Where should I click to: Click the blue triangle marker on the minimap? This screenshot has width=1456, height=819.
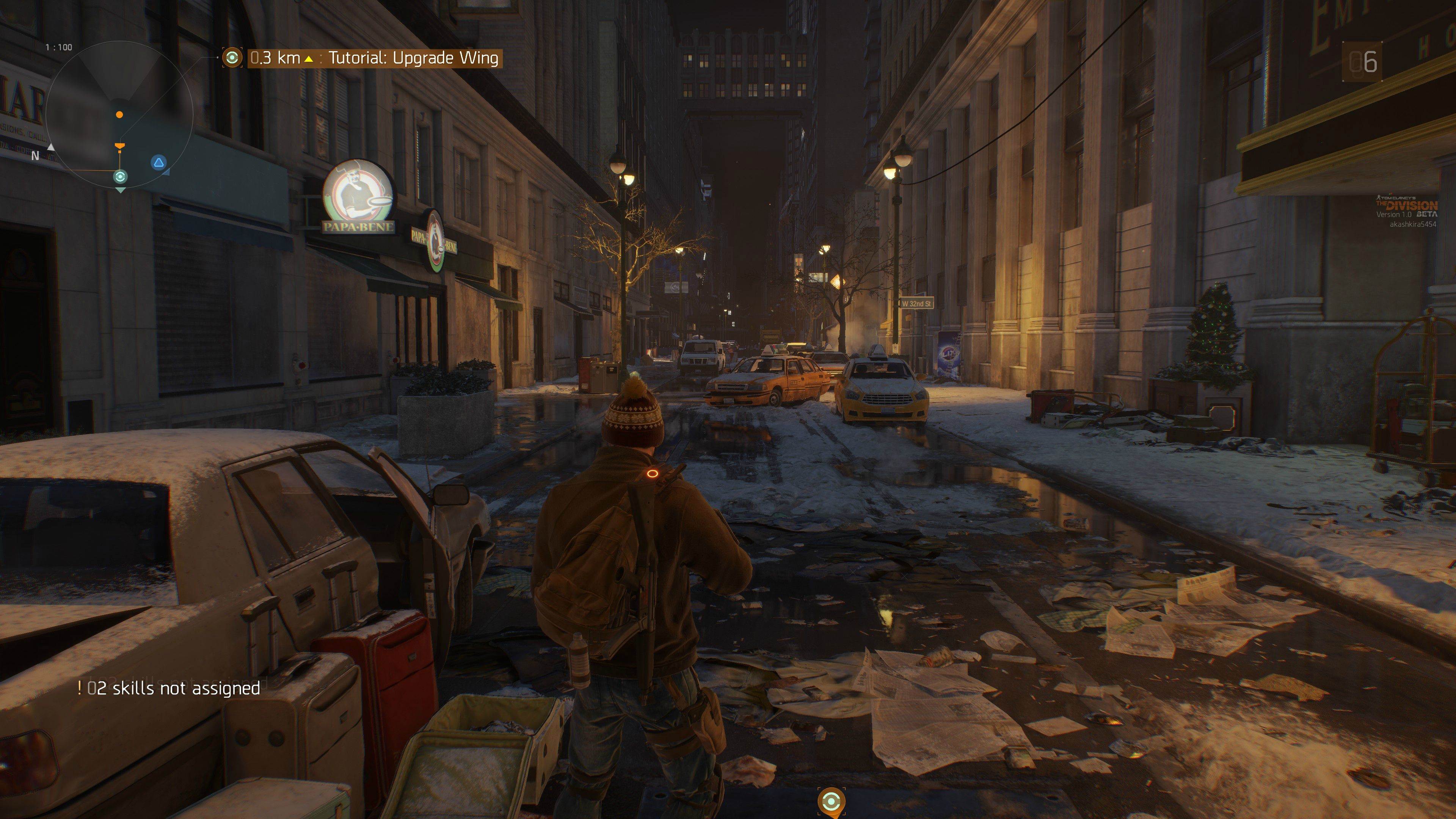tap(159, 163)
